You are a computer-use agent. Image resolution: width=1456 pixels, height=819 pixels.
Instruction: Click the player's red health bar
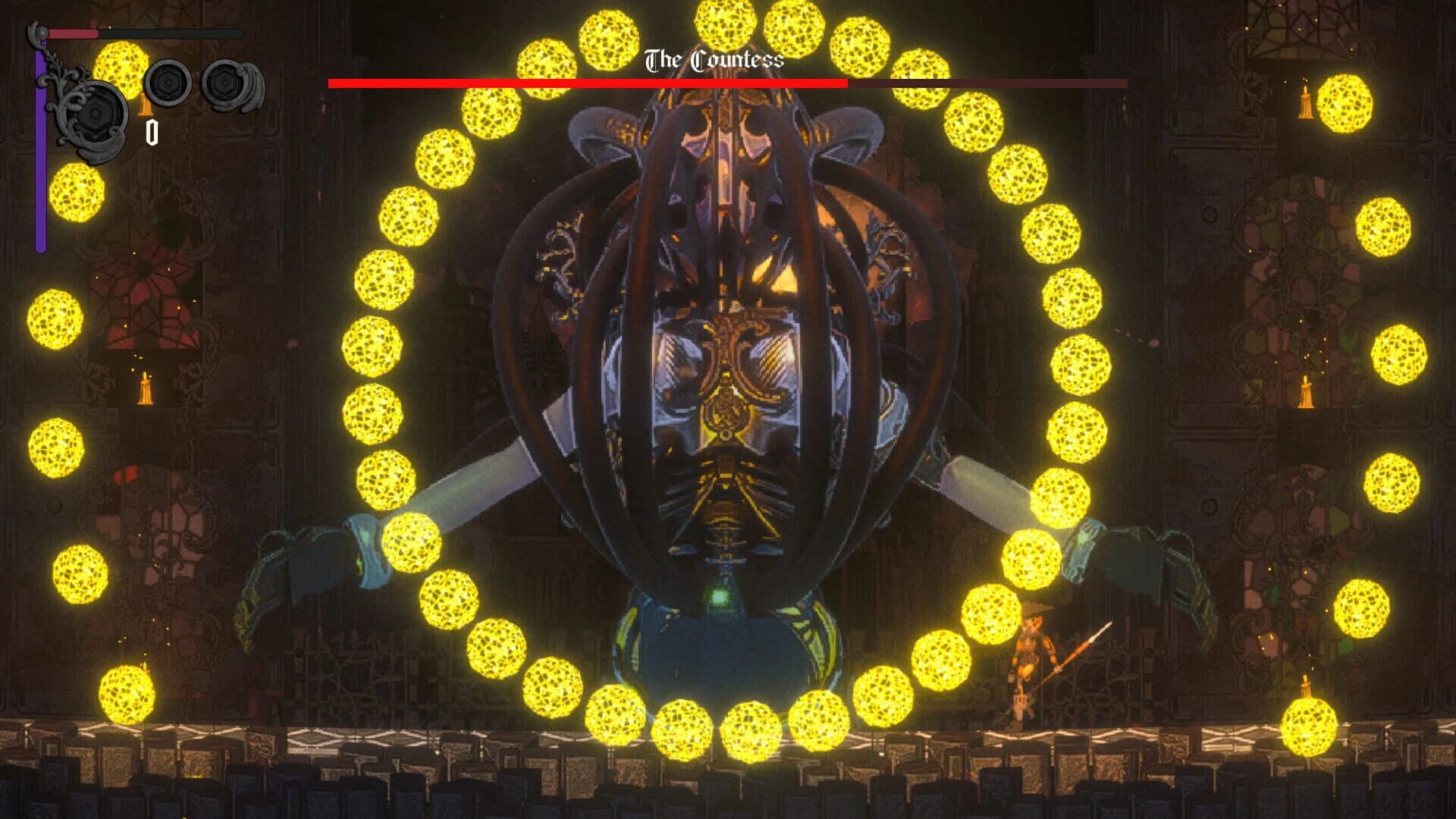click(72, 34)
